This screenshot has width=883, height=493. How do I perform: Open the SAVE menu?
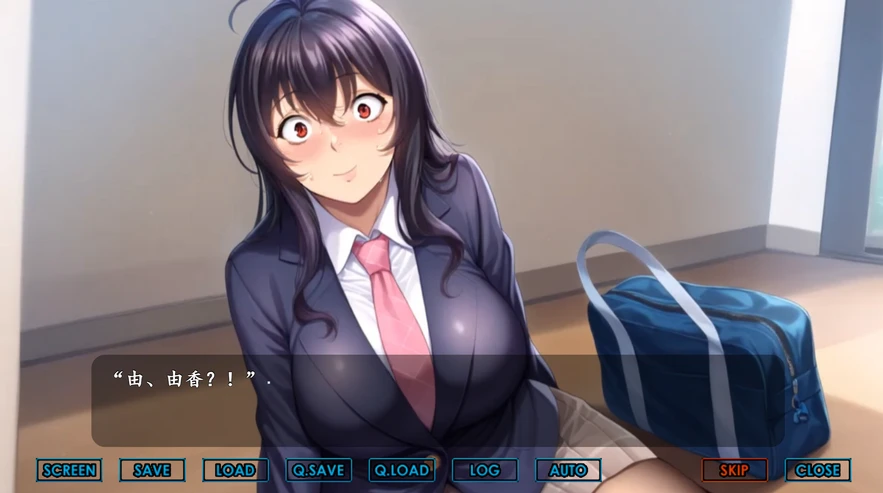click(x=152, y=470)
